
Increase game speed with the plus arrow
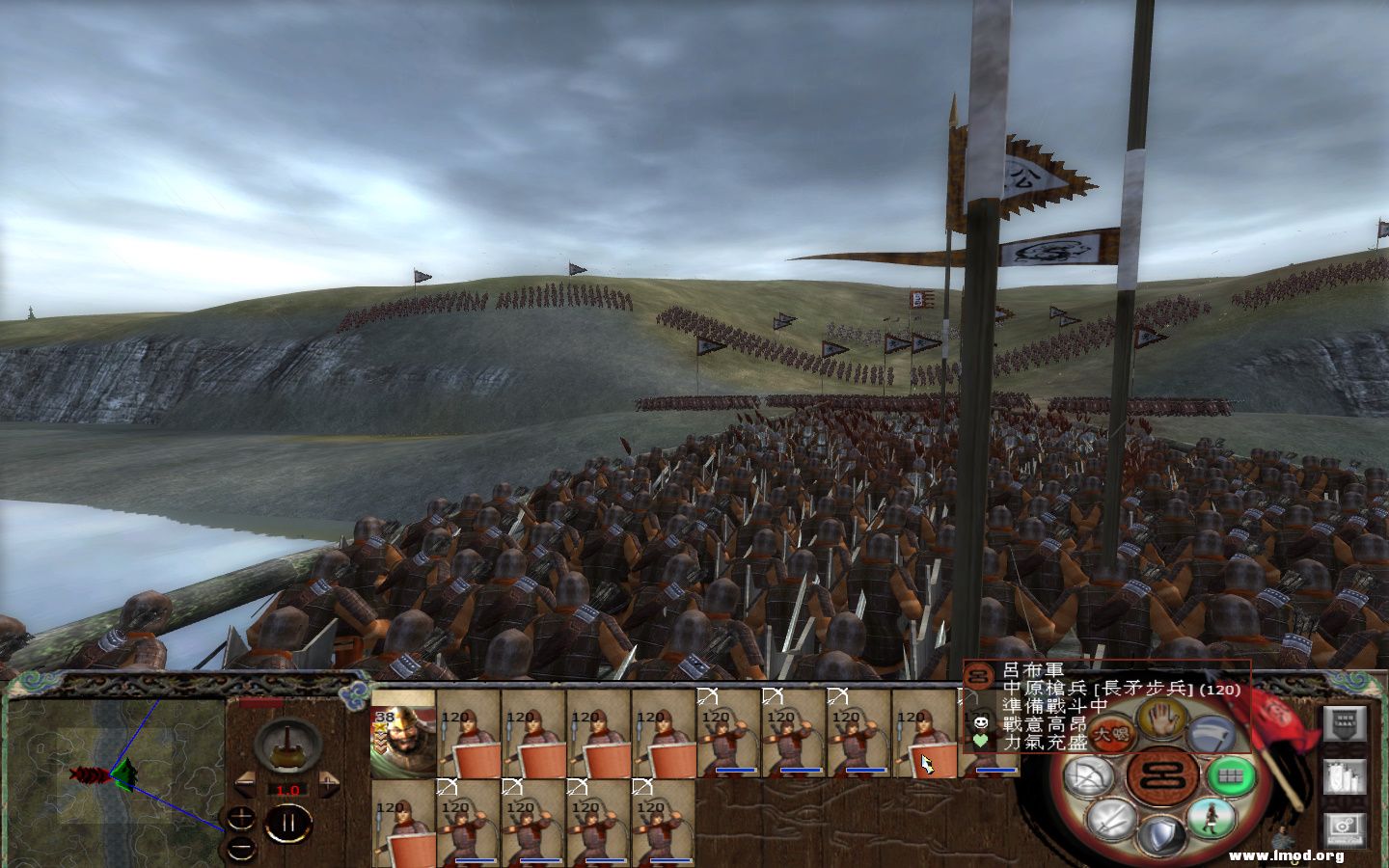click(x=329, y=783)
